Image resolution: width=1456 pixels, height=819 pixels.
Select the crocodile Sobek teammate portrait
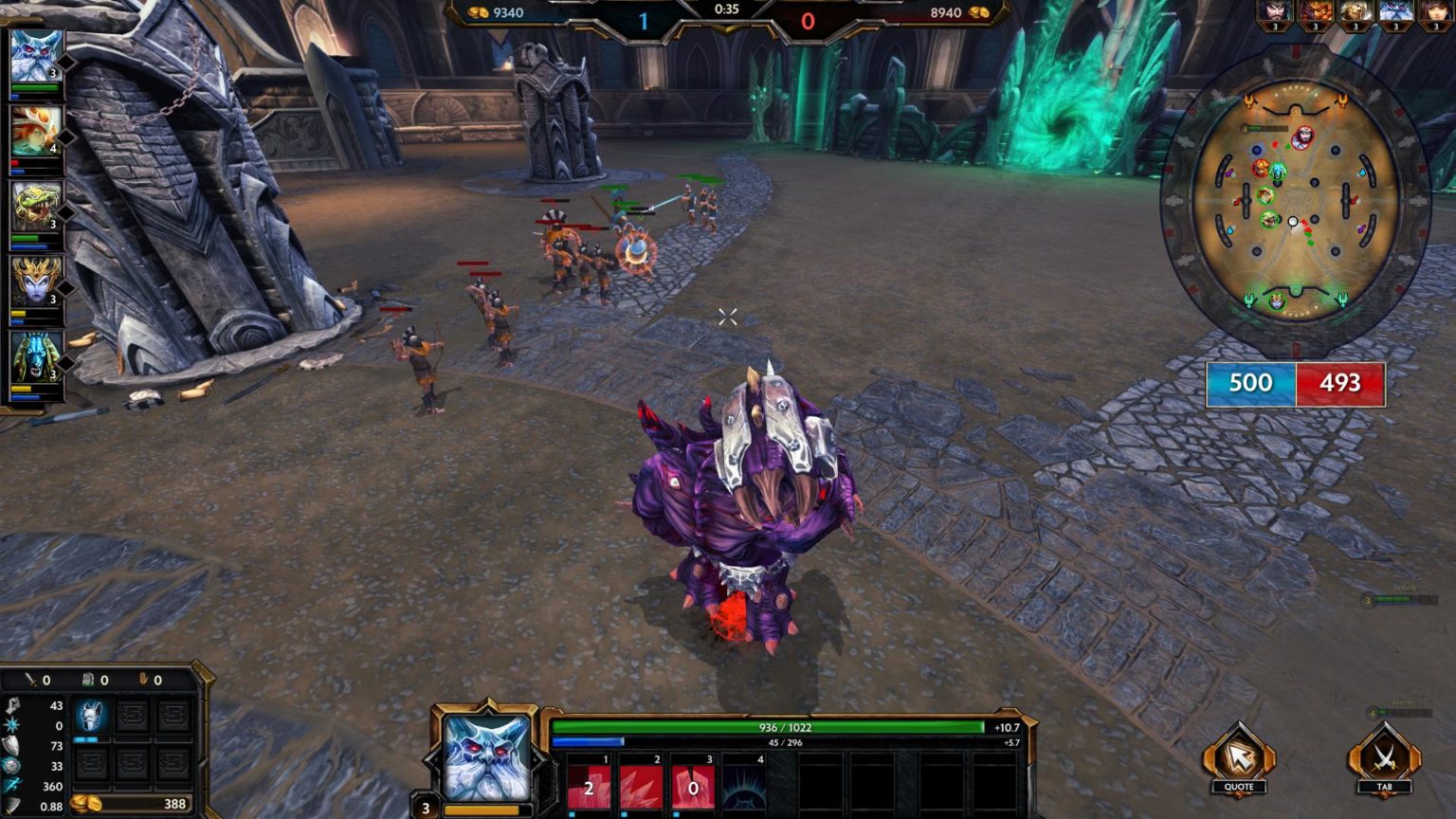pos(36,206)
